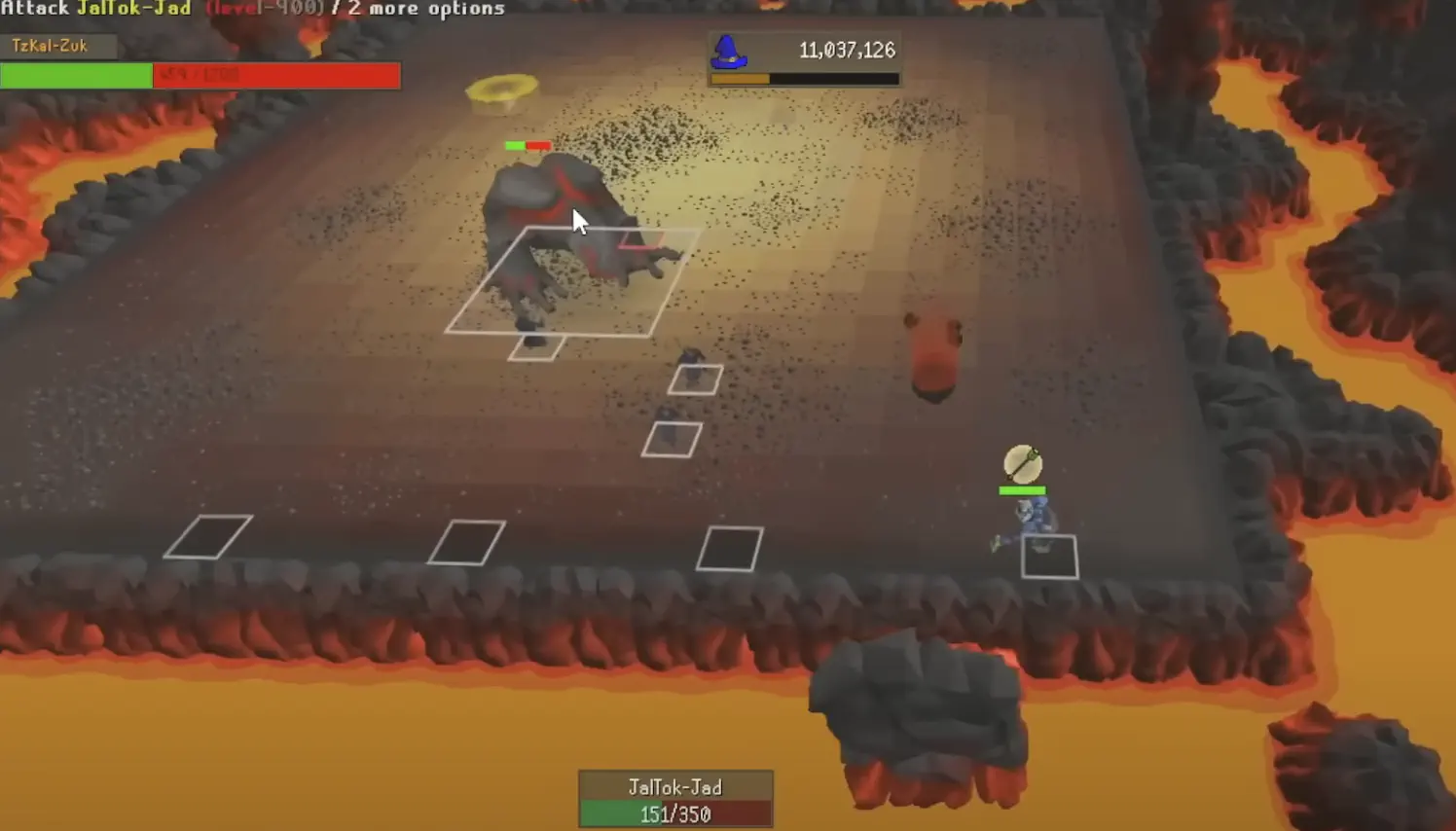Click the TzKal-Zuk nameplate

tap(58, 46)
